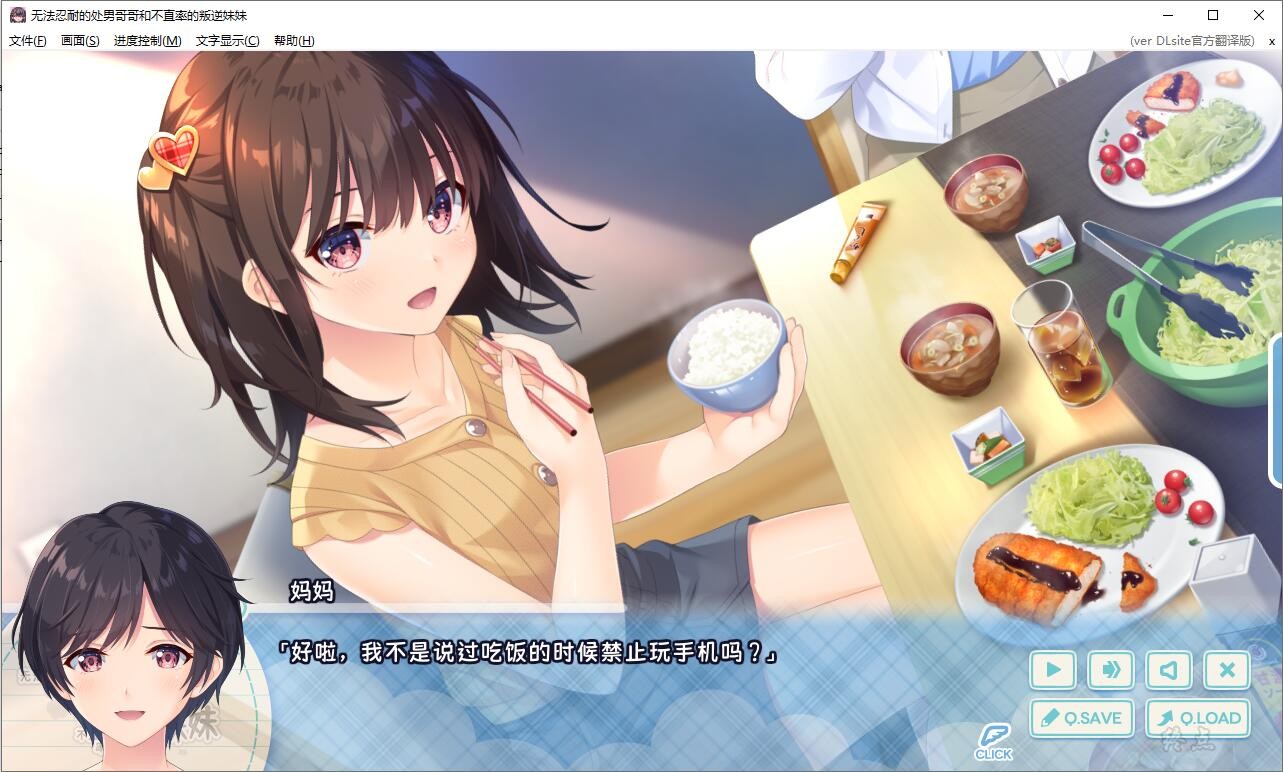This screenshot has width=1283, height=772.
Task: Click the arrow icon on the Q.LOAD button
Action: pos(1167,718)
